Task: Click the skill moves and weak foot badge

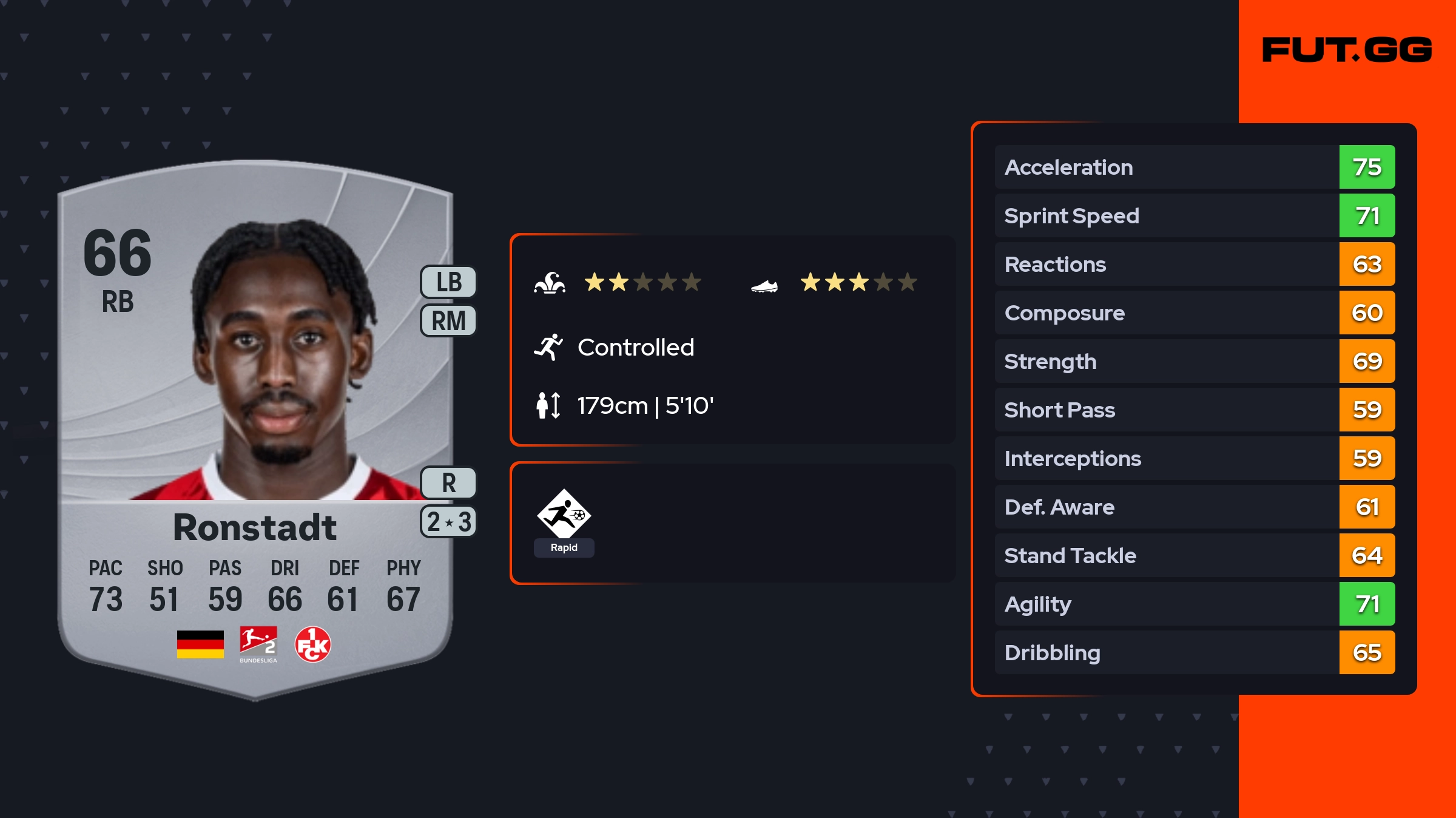Action: tap(449, 522)
